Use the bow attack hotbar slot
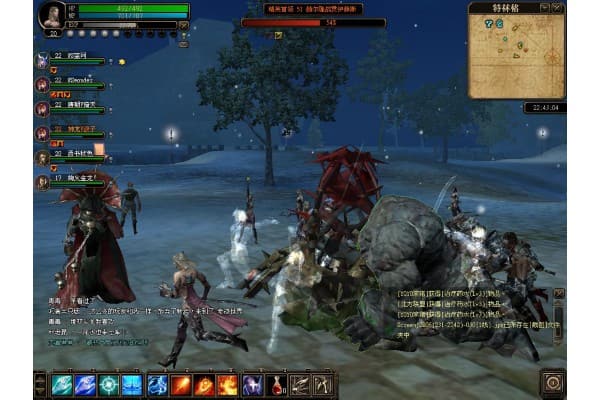600x400 pixels. tap(322, 384)
